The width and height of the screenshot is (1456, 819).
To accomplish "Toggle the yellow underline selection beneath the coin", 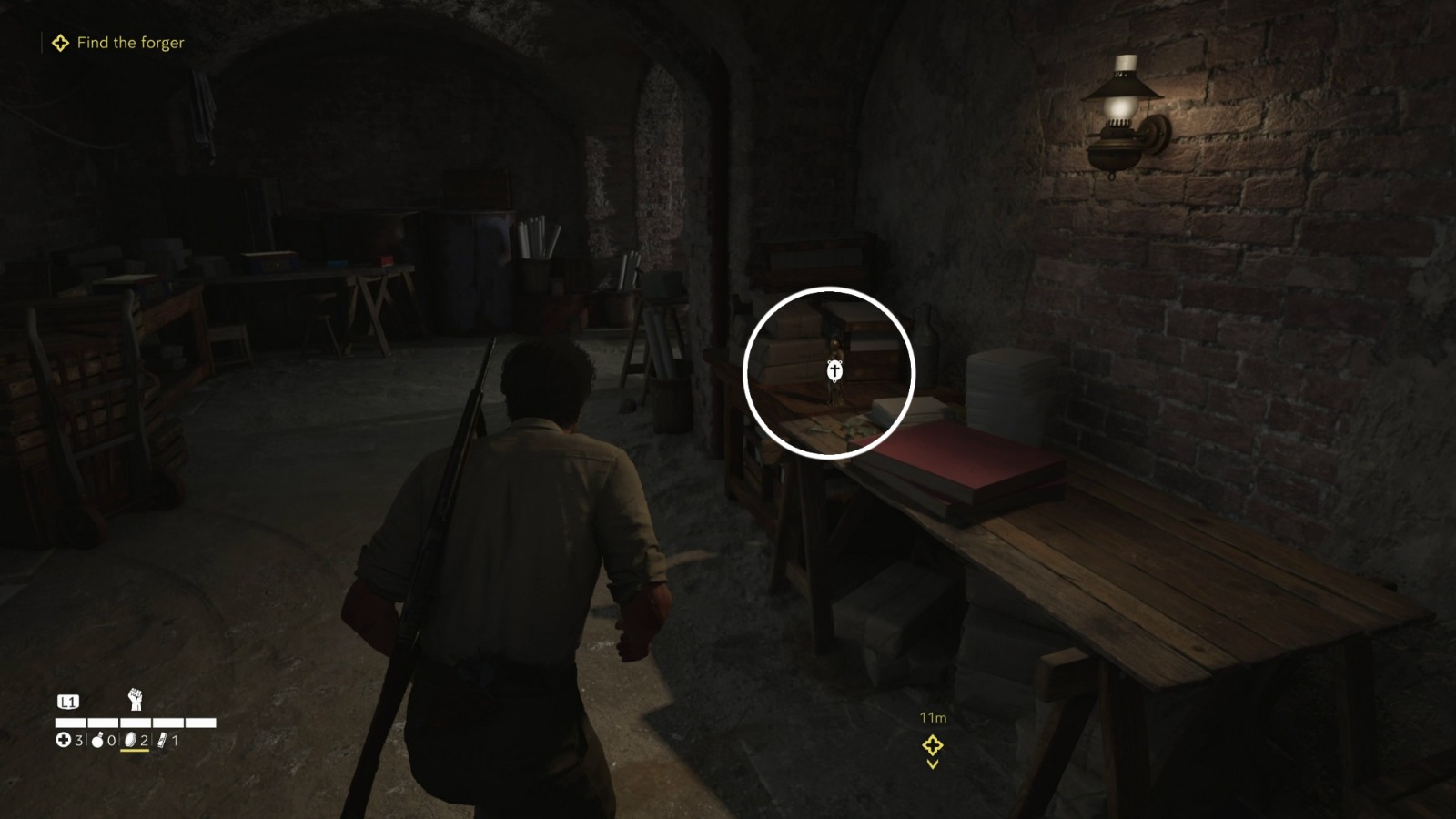I will pyautogui.click(x=135, y=750).
